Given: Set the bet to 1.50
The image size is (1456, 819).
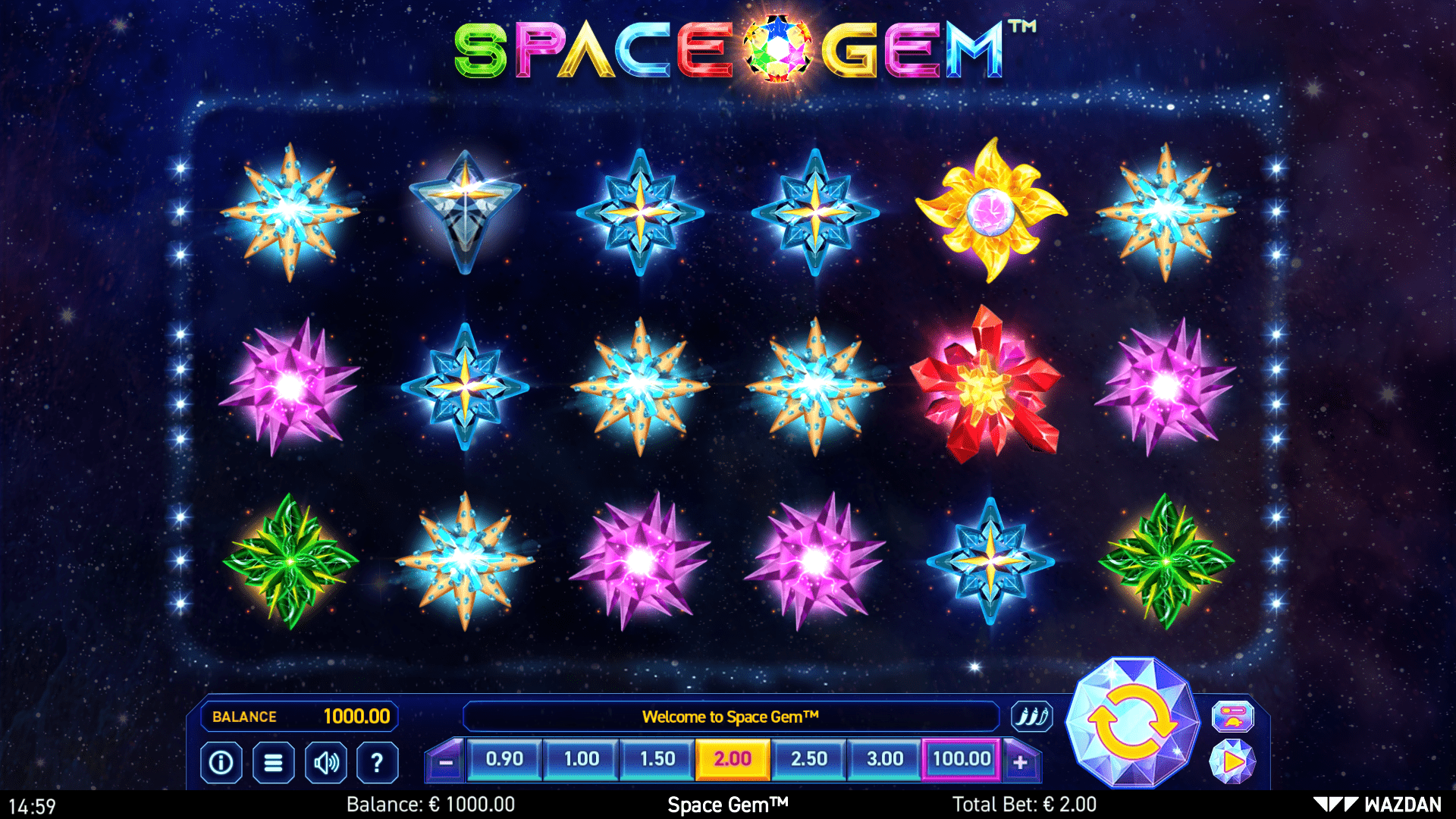Looking at the screenshot, I should click(657, 759).
